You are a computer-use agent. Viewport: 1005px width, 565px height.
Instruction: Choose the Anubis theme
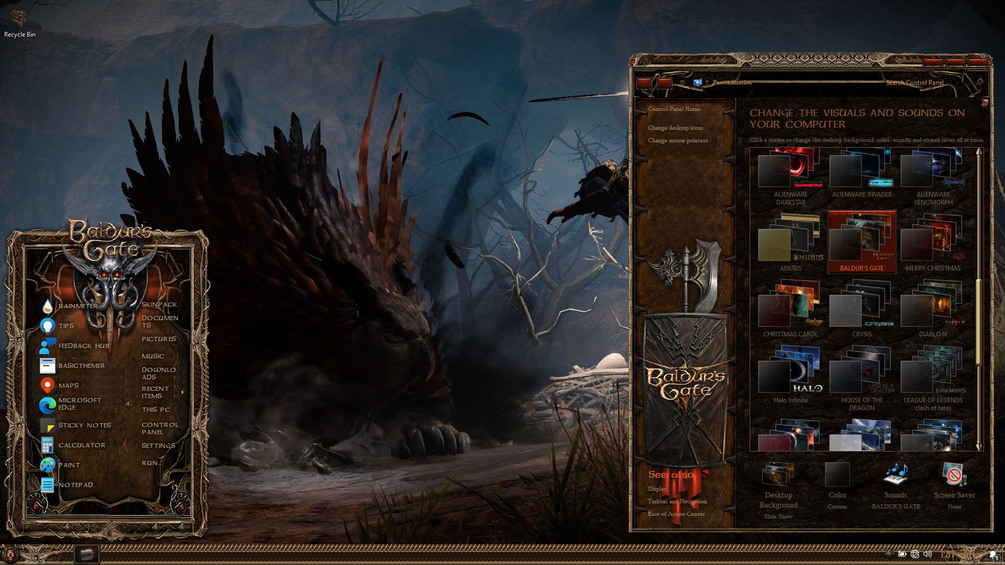790,245
